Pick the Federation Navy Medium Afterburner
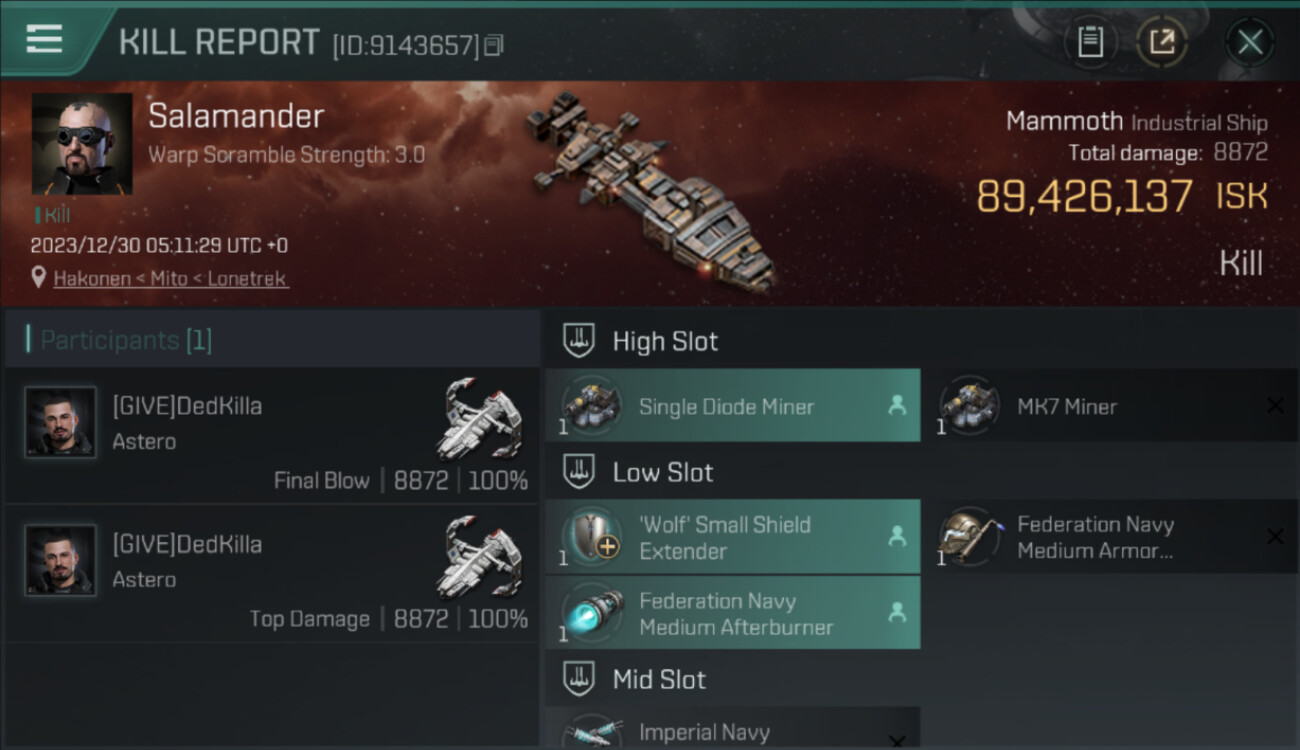Image resolution: width=1300 pixels, height=750 pixels. (732, 613)
